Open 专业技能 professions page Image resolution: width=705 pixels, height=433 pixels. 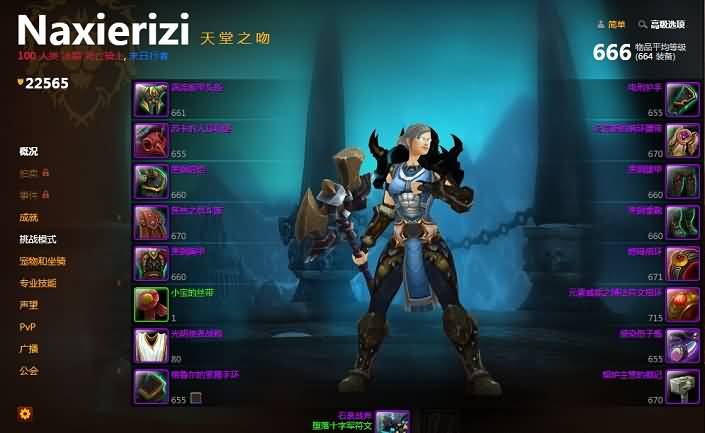click(38, 284)
